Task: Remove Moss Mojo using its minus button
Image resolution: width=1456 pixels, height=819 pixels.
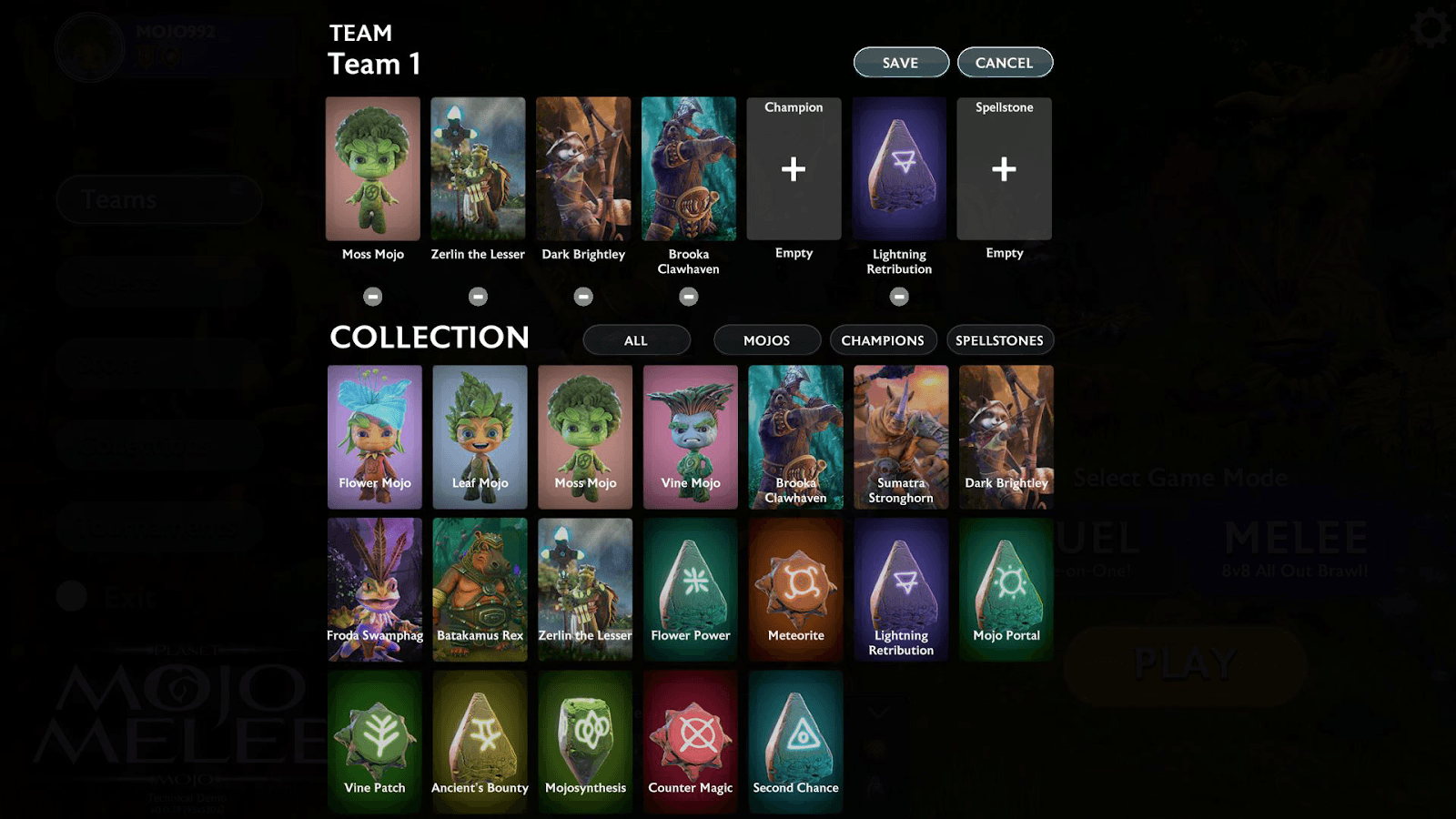Action: tap(373, 295)
